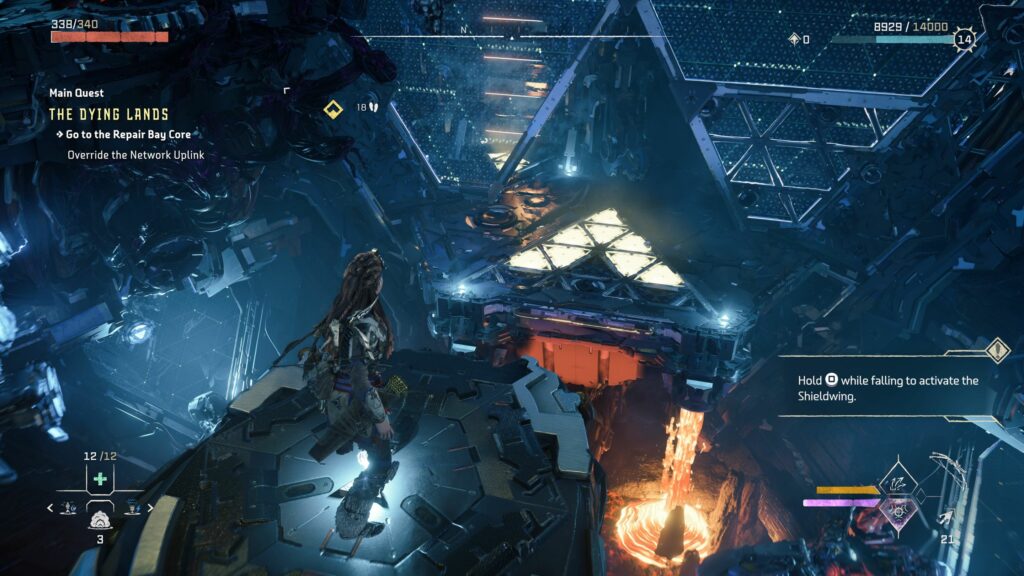Cycle tools with the right arrow
The height and width of the screenshot is (576, 1024).
tap(150, 508)
